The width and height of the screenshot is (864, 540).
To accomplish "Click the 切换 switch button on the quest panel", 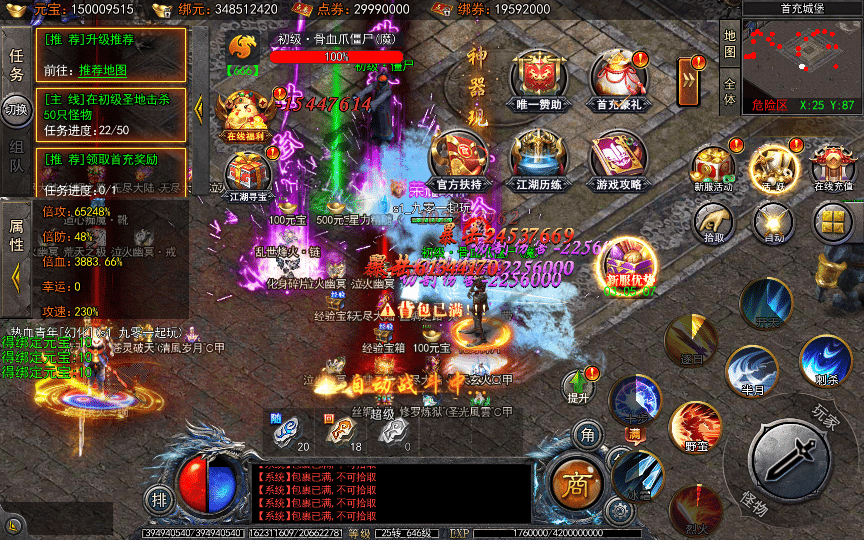I will point(16,108).
